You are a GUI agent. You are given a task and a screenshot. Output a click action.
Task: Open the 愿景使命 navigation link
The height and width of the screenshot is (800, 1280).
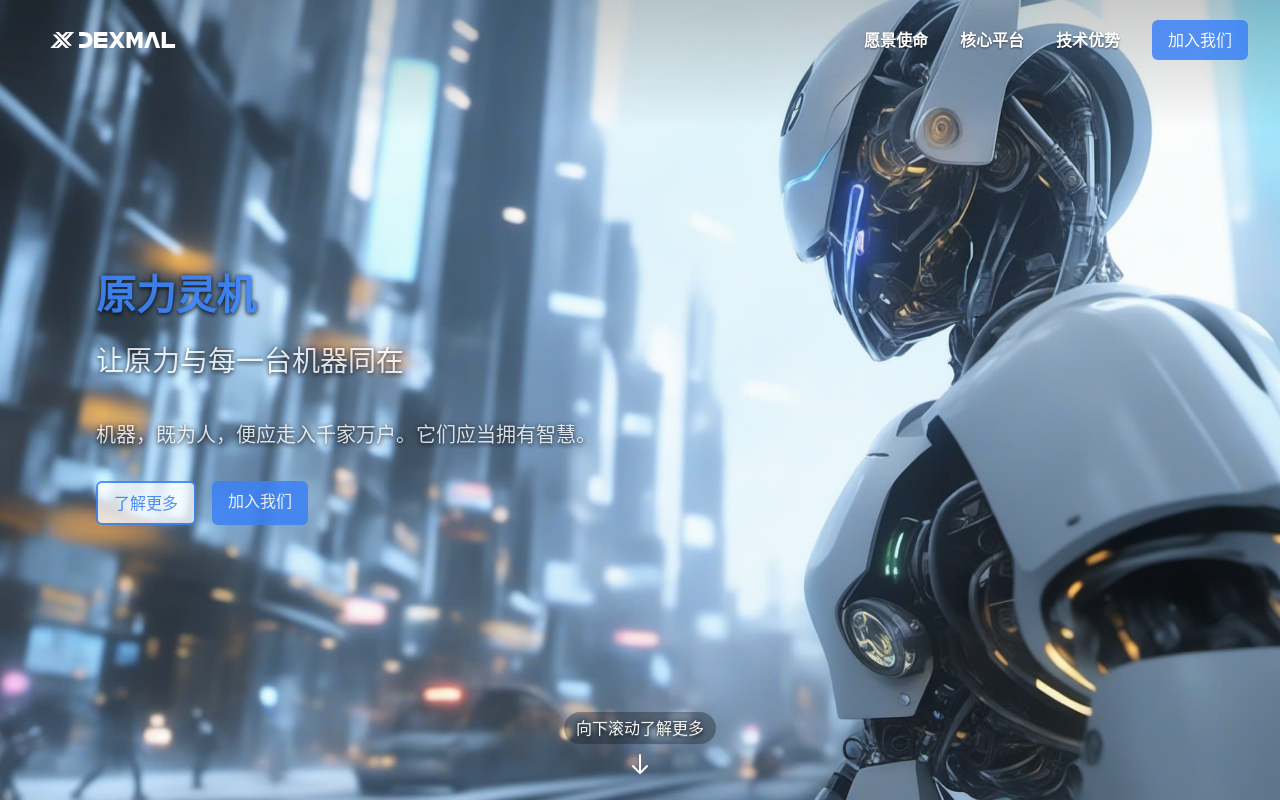(x=896, y=40)
